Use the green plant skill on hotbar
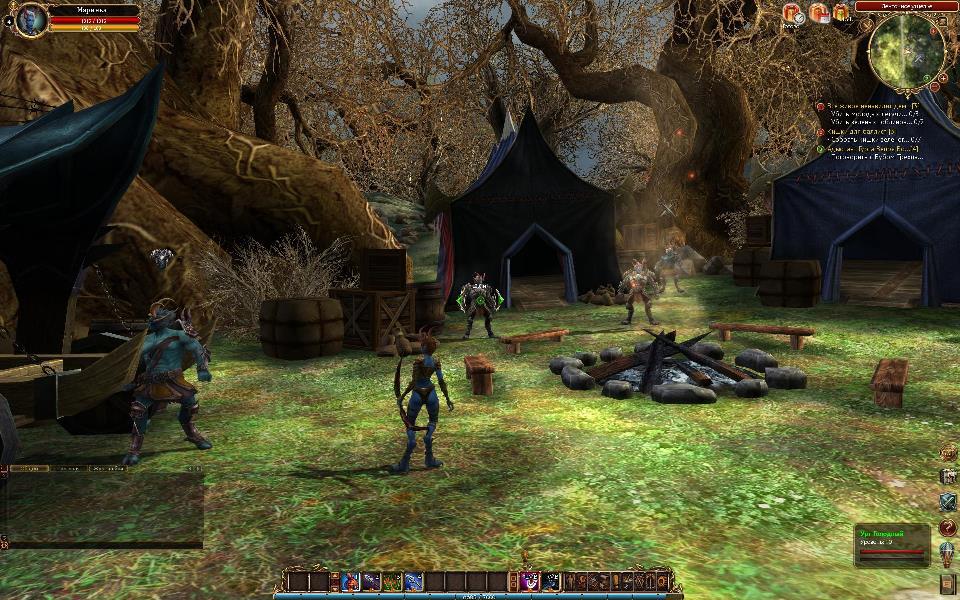 pyautogui.click(x=392, y=581)
